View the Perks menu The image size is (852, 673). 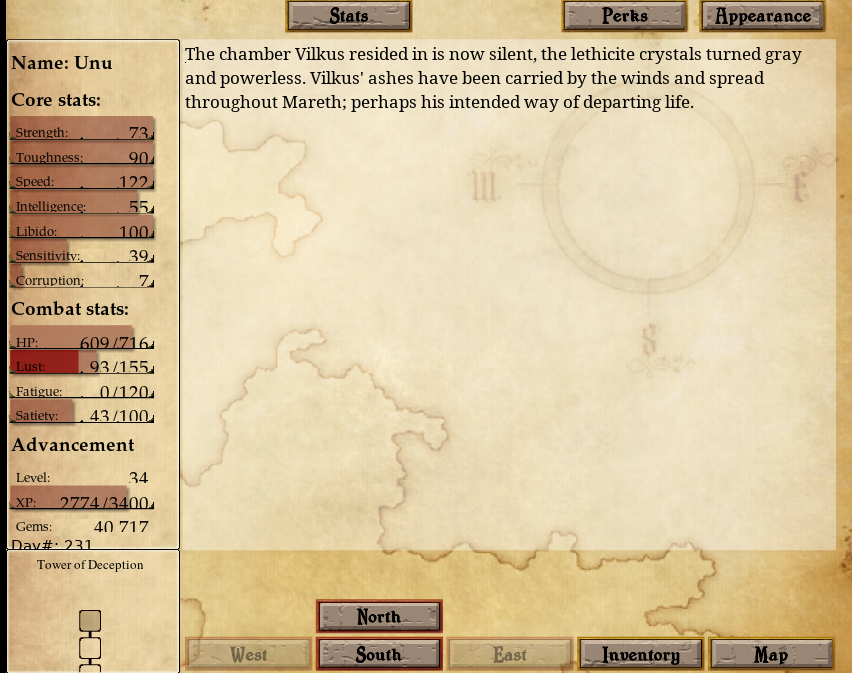pos(624,16)
